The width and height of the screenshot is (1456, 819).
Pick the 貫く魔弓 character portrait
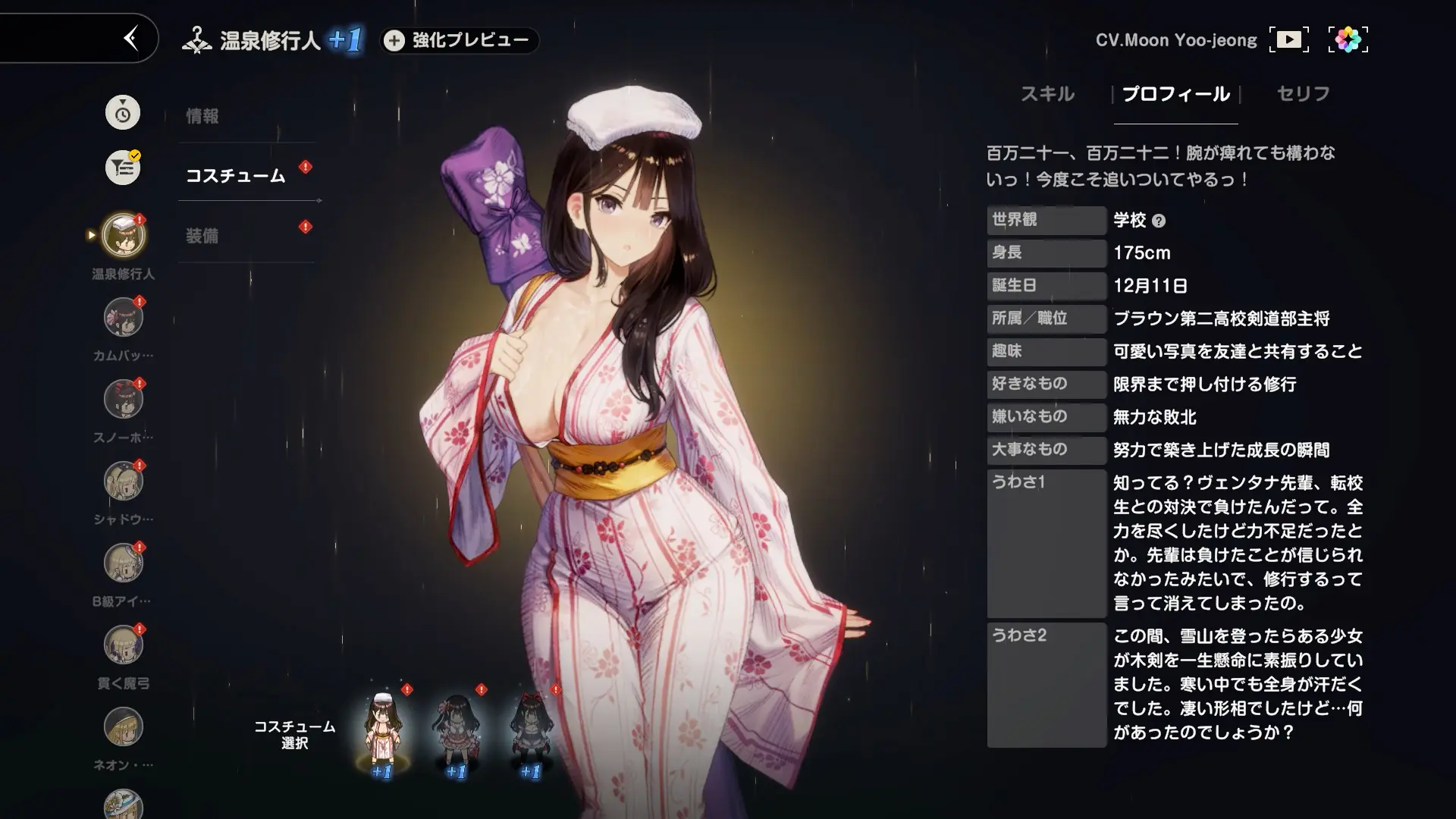click(123, 645)
